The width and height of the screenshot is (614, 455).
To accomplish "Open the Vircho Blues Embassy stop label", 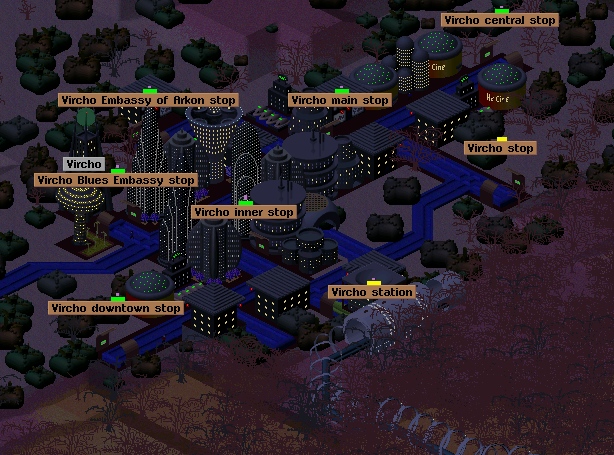I will (x=115, y=180).
